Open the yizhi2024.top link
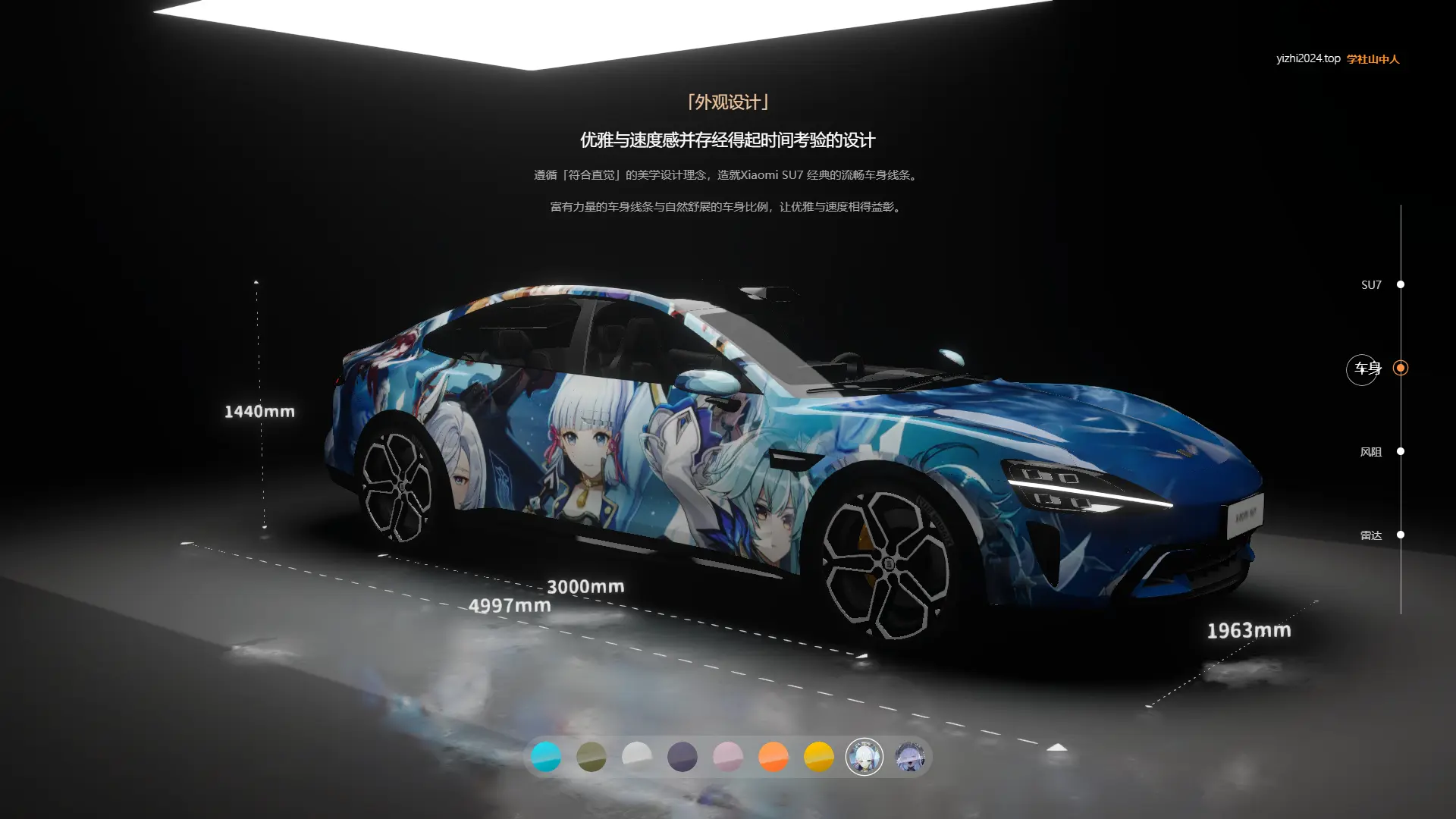 (1308, 58)
